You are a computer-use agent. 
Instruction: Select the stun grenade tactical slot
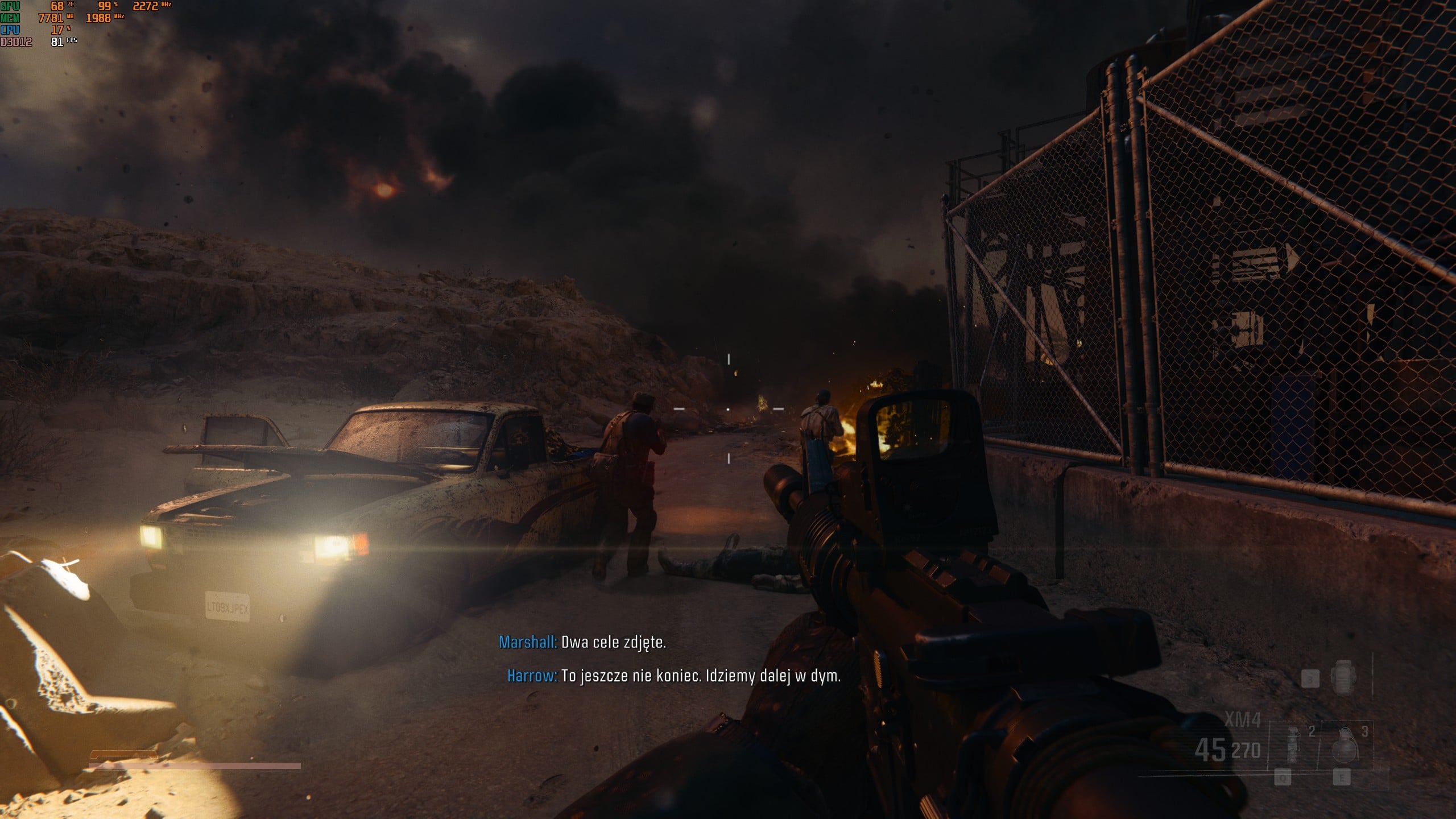point(1293,746)
